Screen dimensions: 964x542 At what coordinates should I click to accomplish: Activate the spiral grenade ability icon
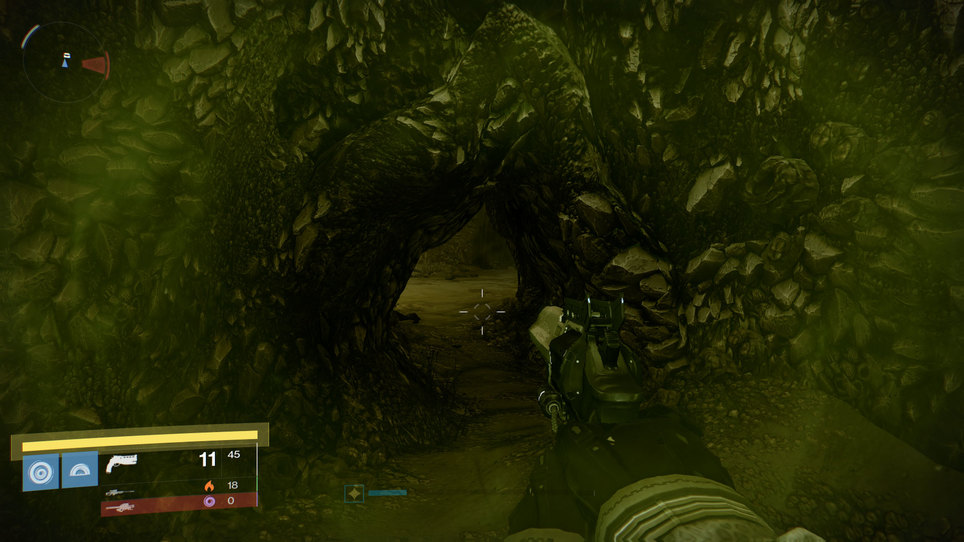click(41, 470)
